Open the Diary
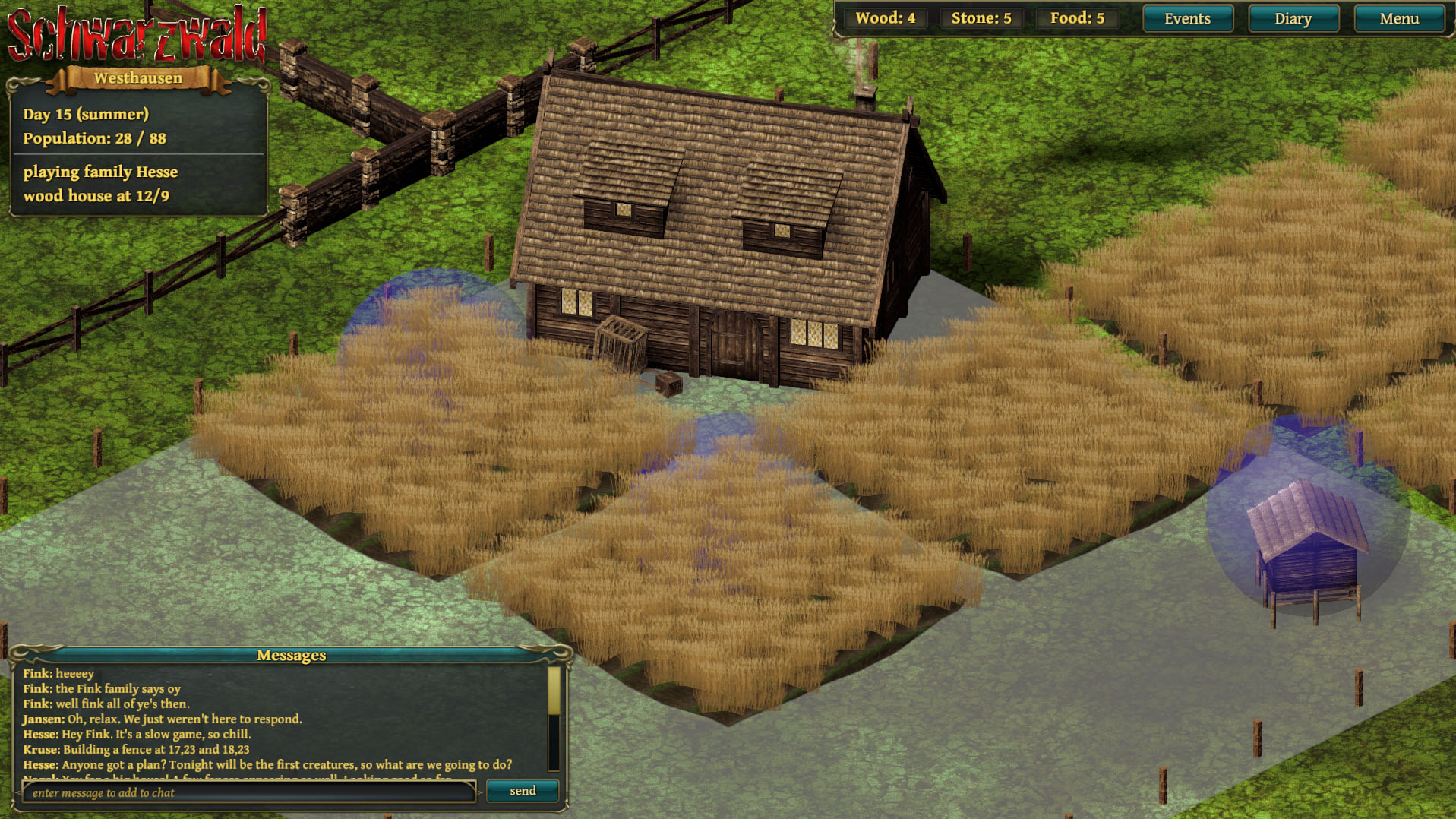The width and height of the screenshot is (1456, 819). [1293, 19]
